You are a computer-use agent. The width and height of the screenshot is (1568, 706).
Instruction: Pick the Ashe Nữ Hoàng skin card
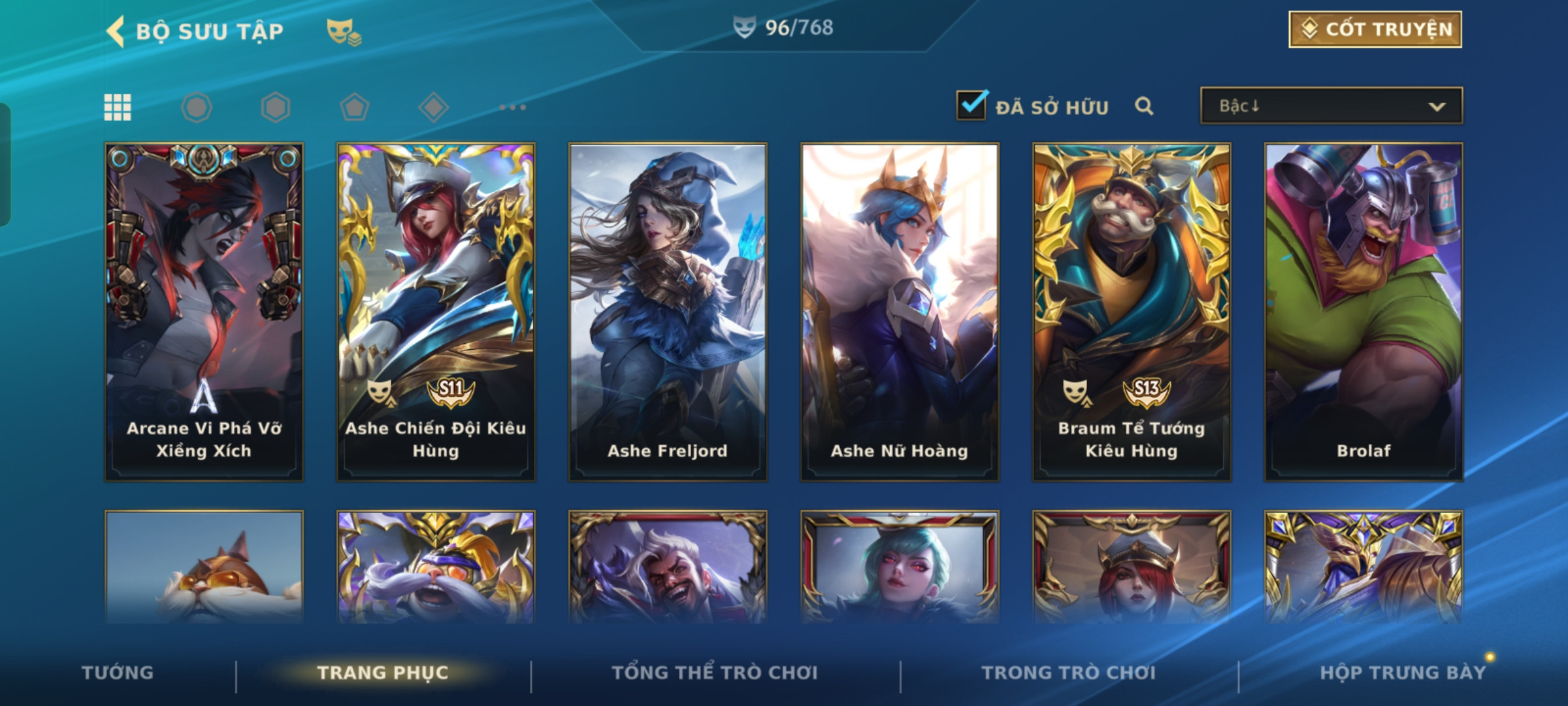[900, 312]
